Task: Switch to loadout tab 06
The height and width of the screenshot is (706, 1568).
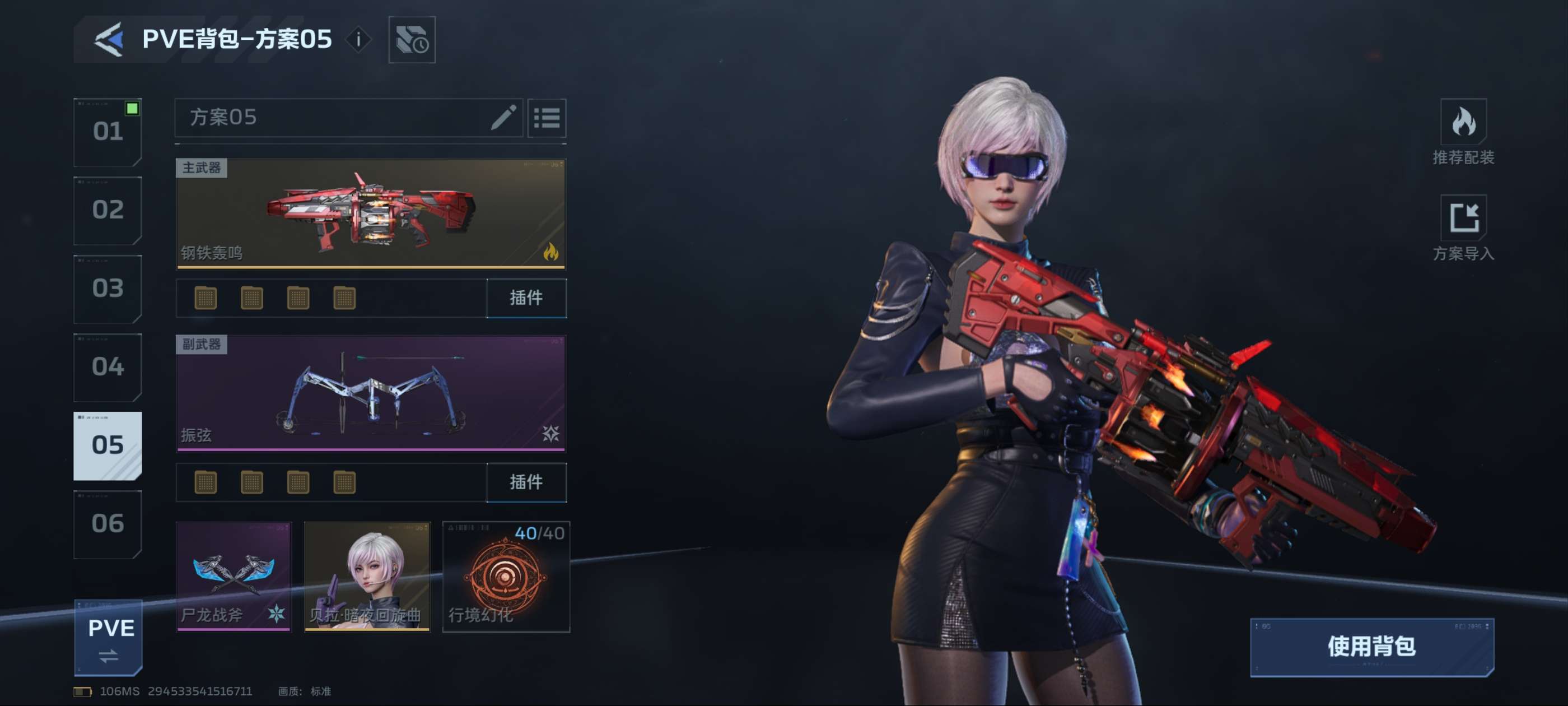Action: click(108, 524)
